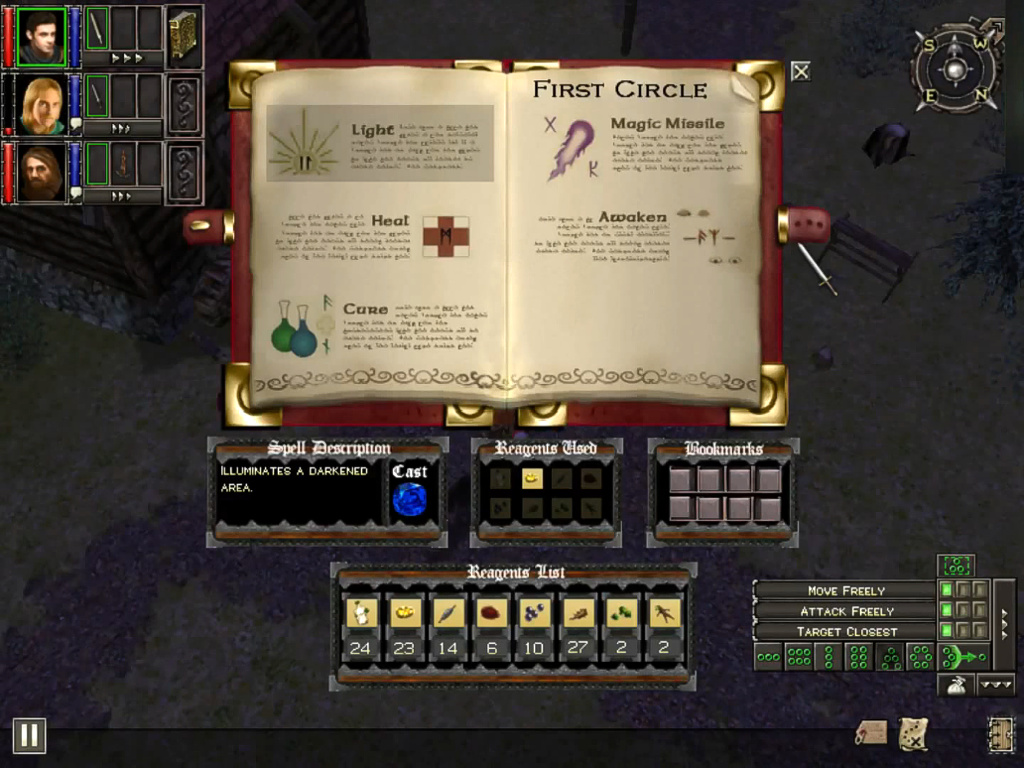This screenshot has height=768, width=1024.
Task: Click the purple berries reagent slot
Action: pyautogui.click(x=534, y=613)
